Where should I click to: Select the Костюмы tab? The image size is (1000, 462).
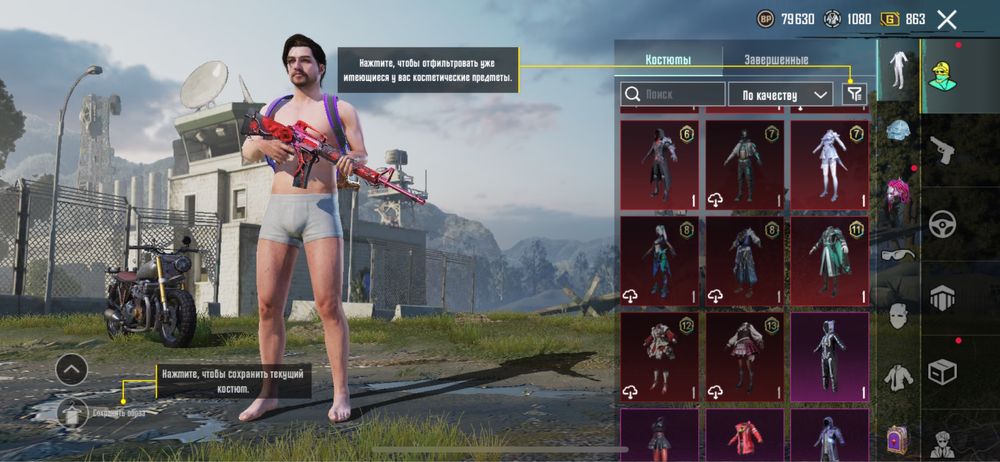(668, 59)
